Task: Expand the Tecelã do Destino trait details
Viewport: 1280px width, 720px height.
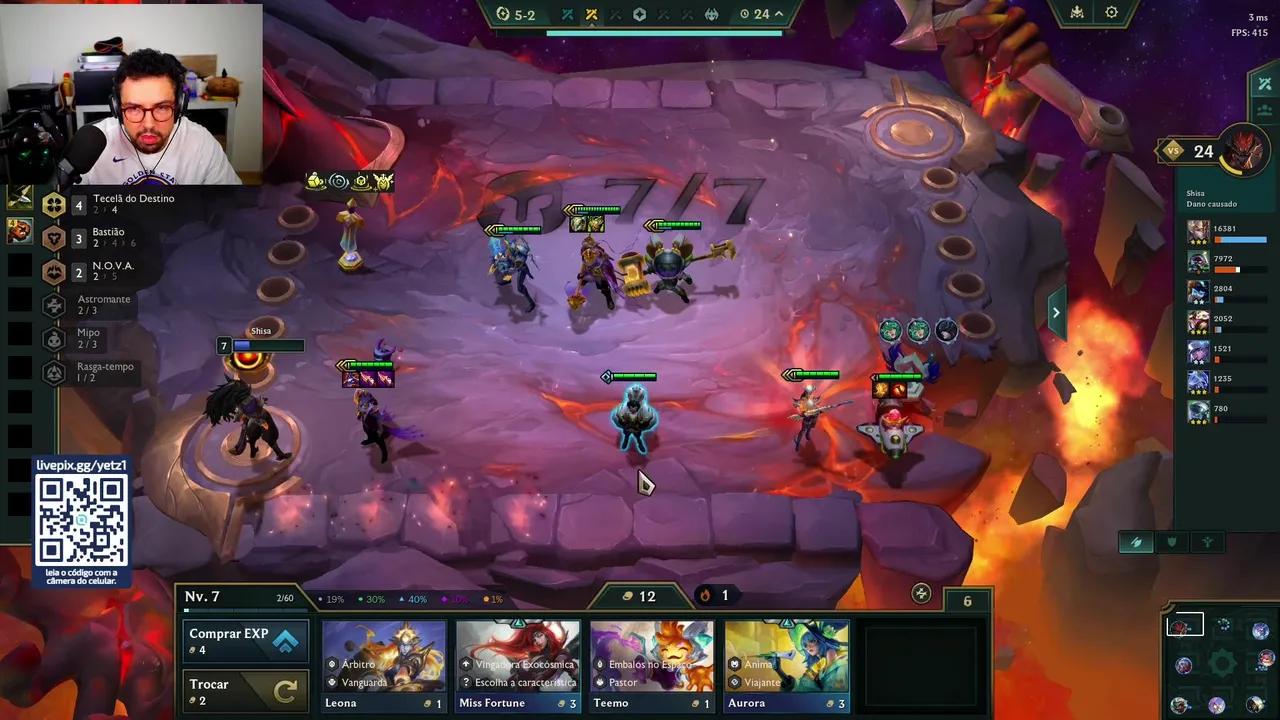Action: point(54,204)
